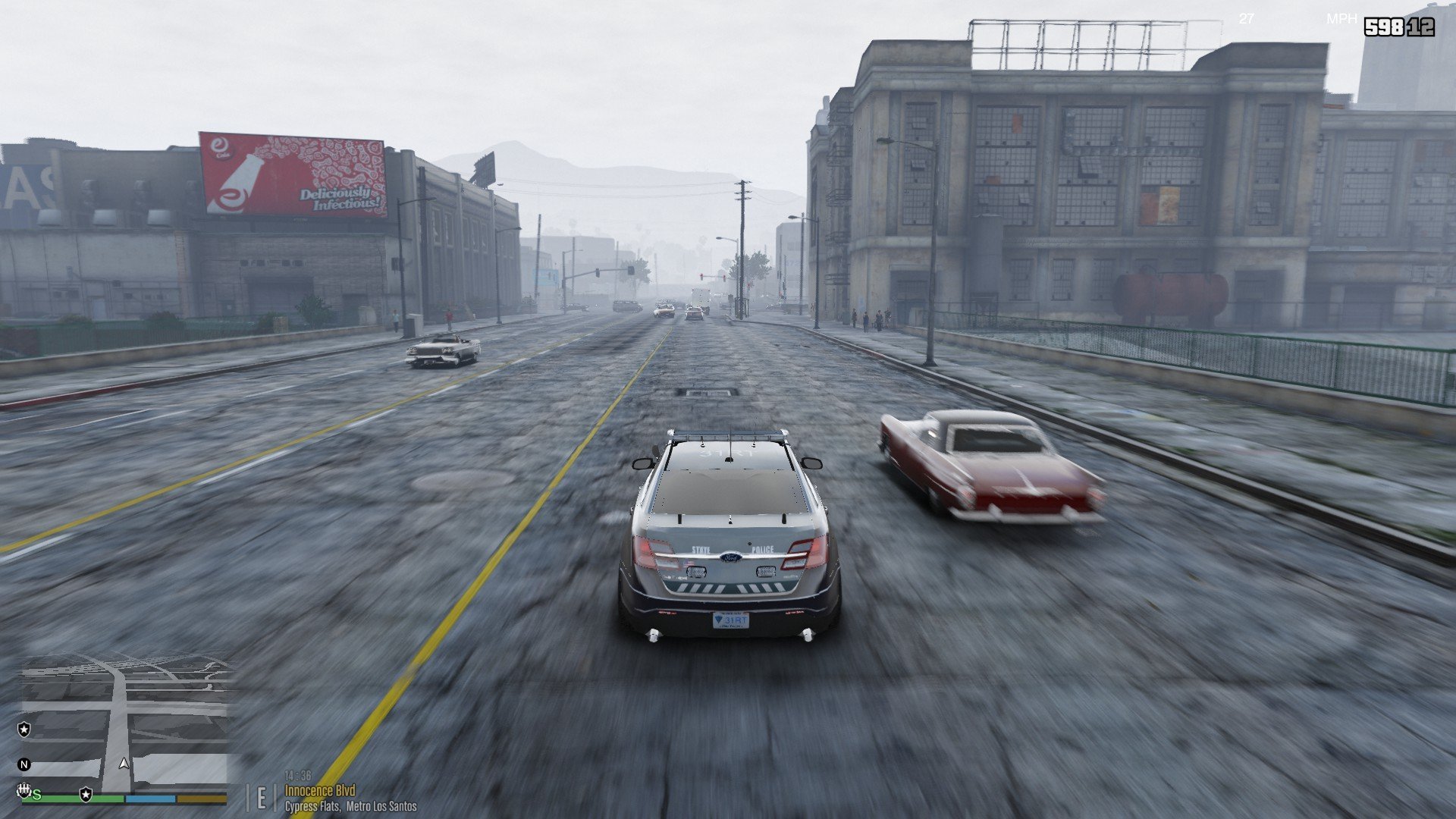Click the player arrow on the minimap

[x=124, y=764]
